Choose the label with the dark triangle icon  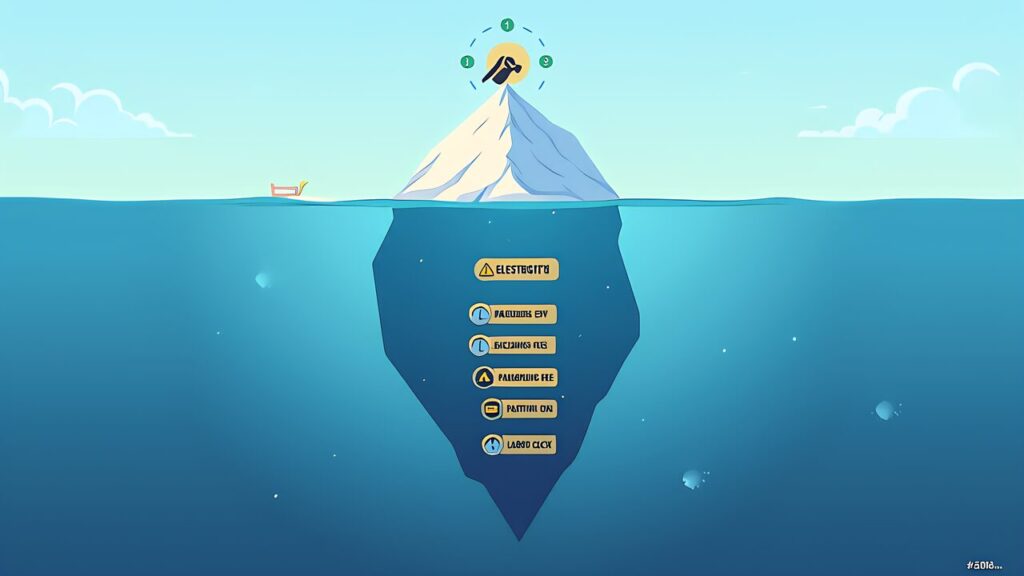pyautogui.click(x=514, y=377)
